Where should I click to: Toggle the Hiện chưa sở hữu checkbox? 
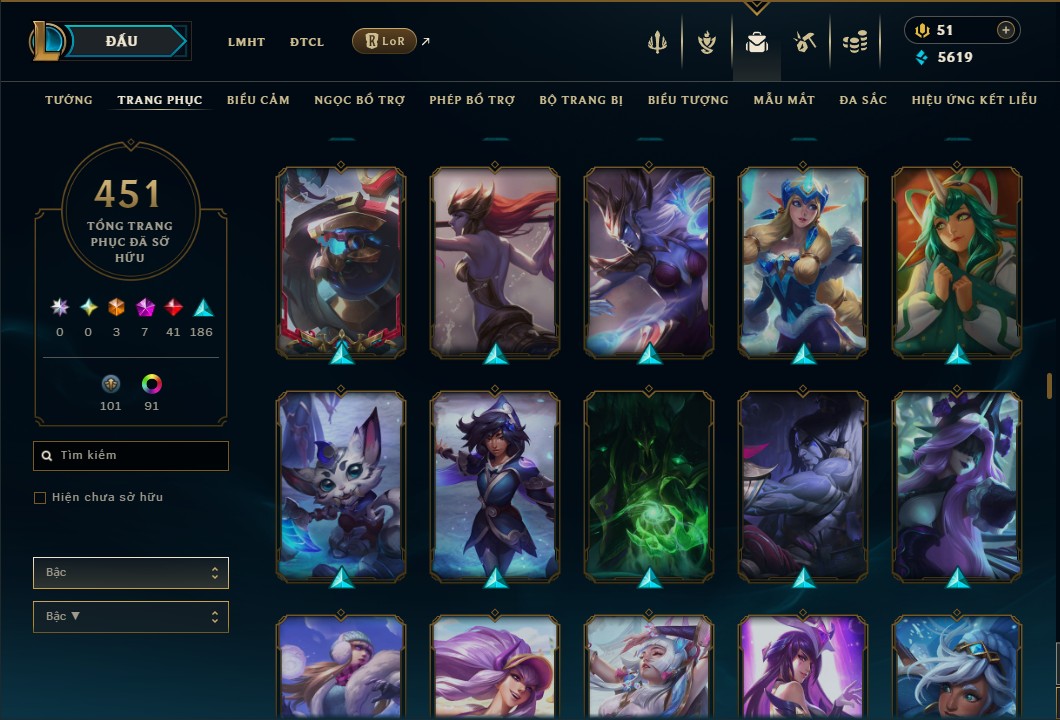tap(40, 498)
